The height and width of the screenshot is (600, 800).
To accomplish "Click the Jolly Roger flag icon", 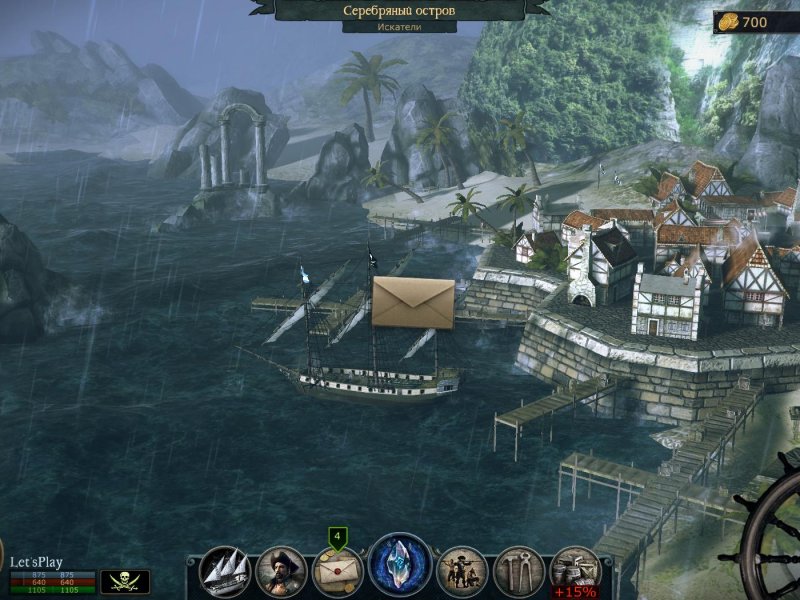I will pyautogui.click(x=125, y=581).
